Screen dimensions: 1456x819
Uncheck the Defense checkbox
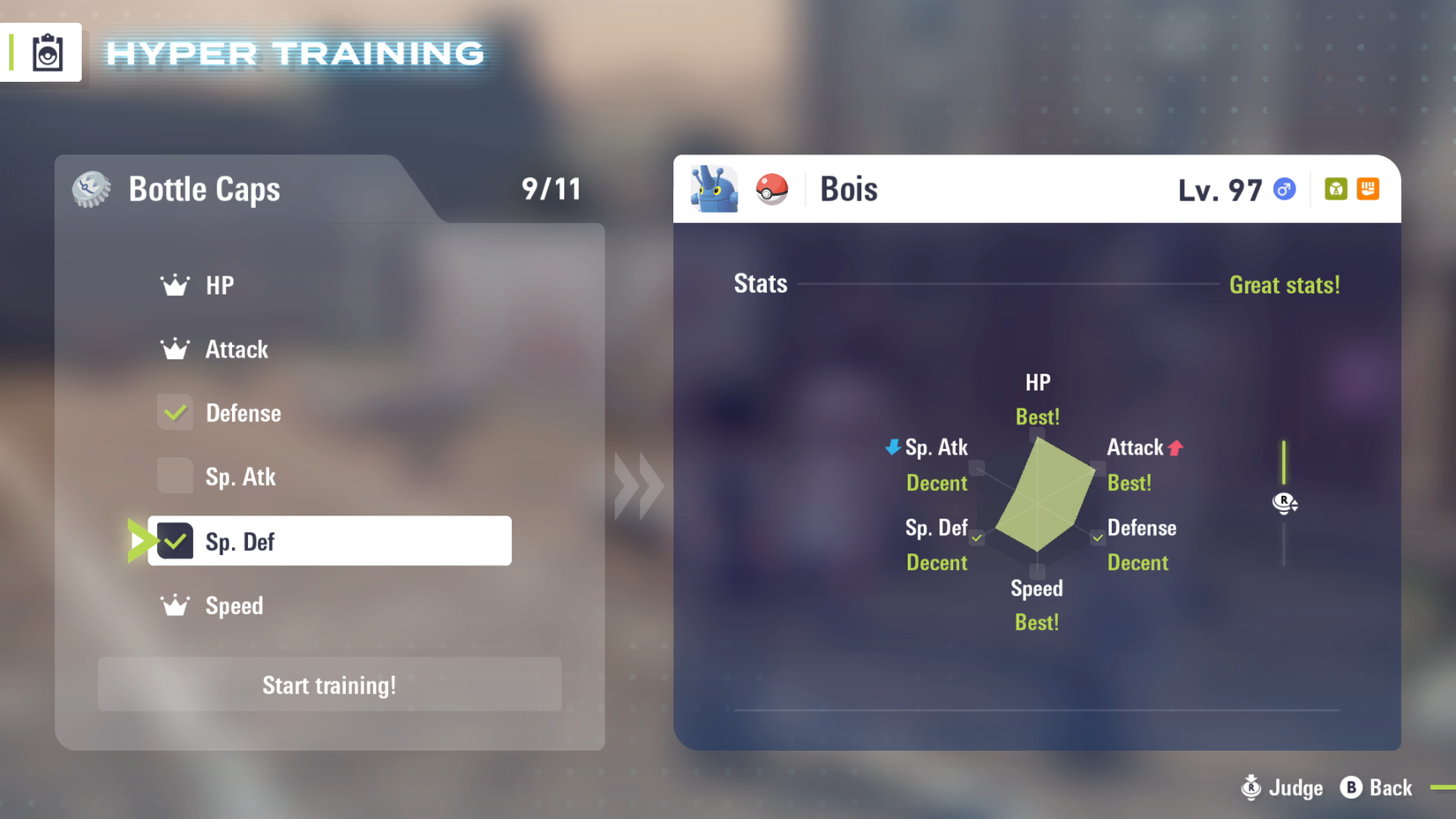[175, 412]
